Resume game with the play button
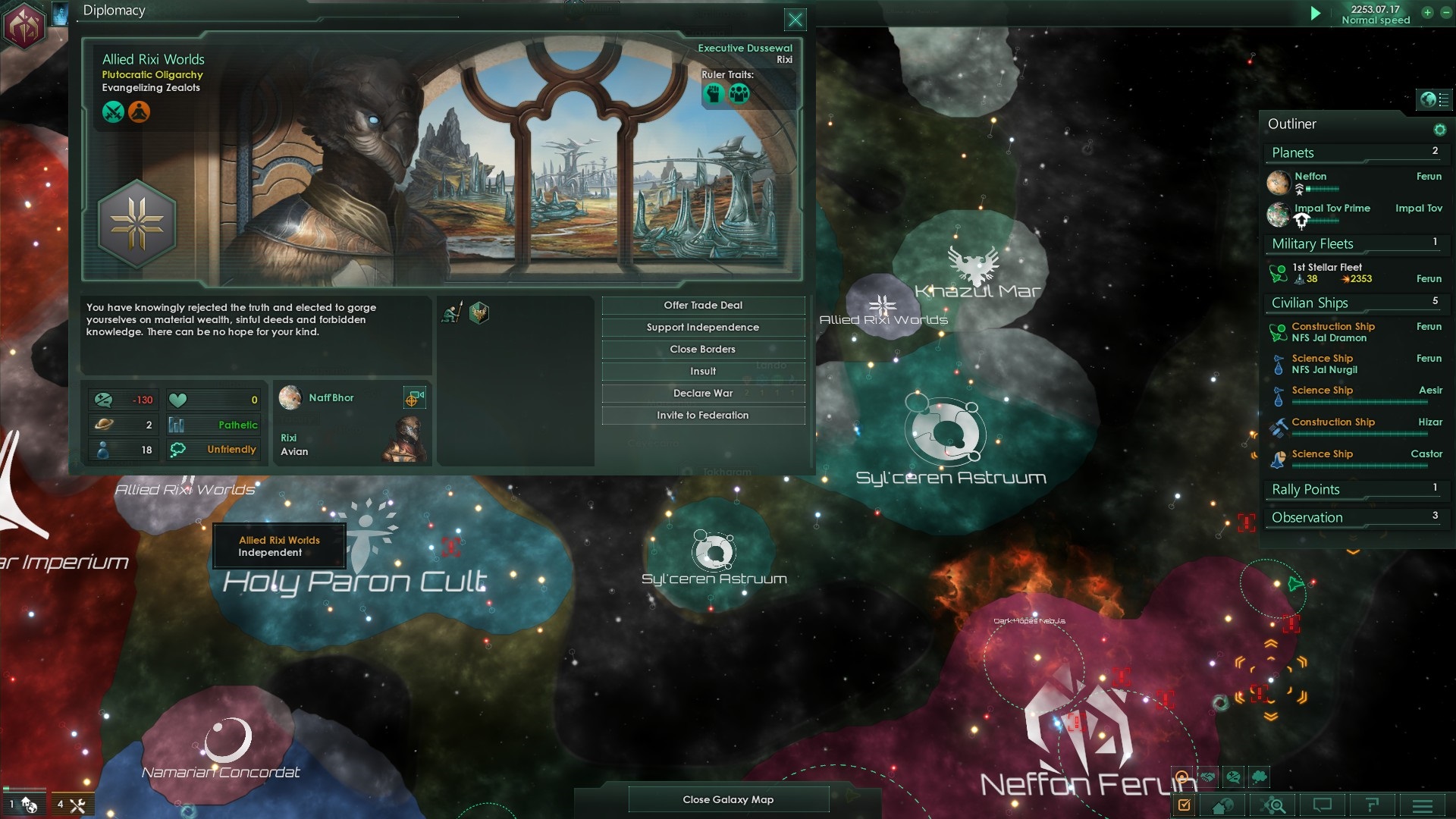Viewport: 1456px width, 819px height. [1316, 13]
